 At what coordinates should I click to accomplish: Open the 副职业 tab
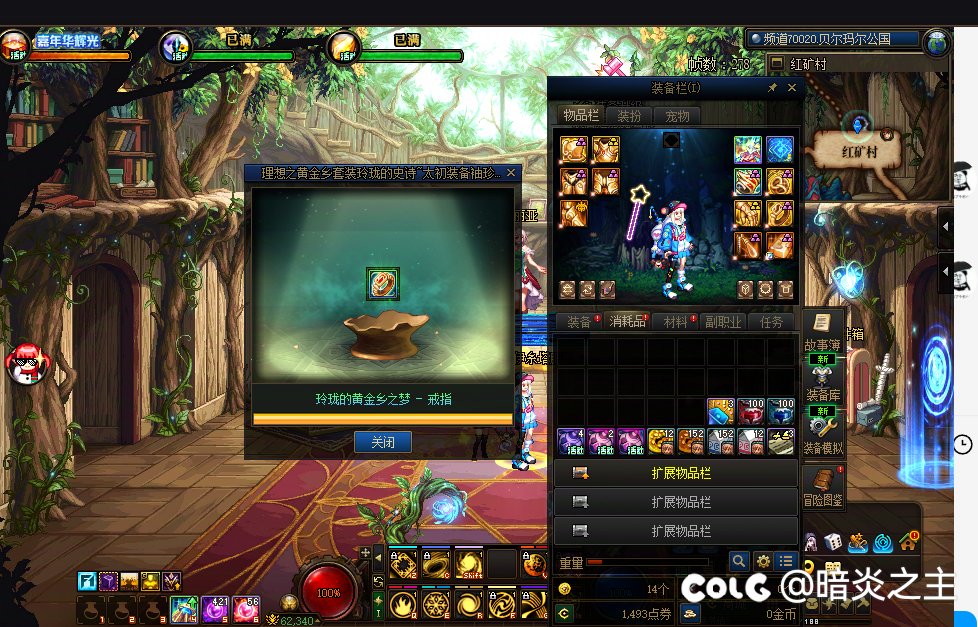724,322
